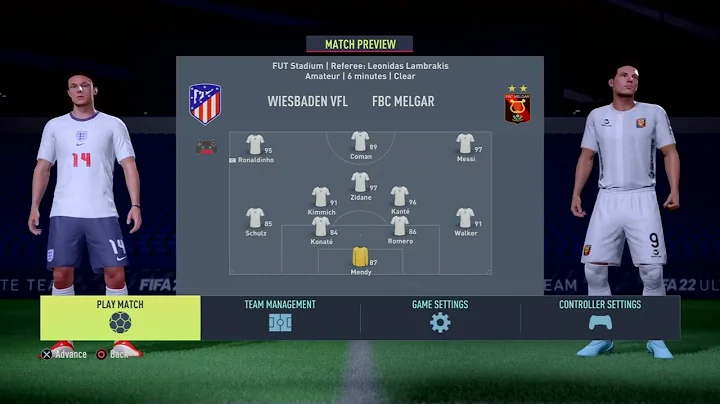Select the Play Match option
The width and height of the screenshot is (720, 404).
pos(120,317)
